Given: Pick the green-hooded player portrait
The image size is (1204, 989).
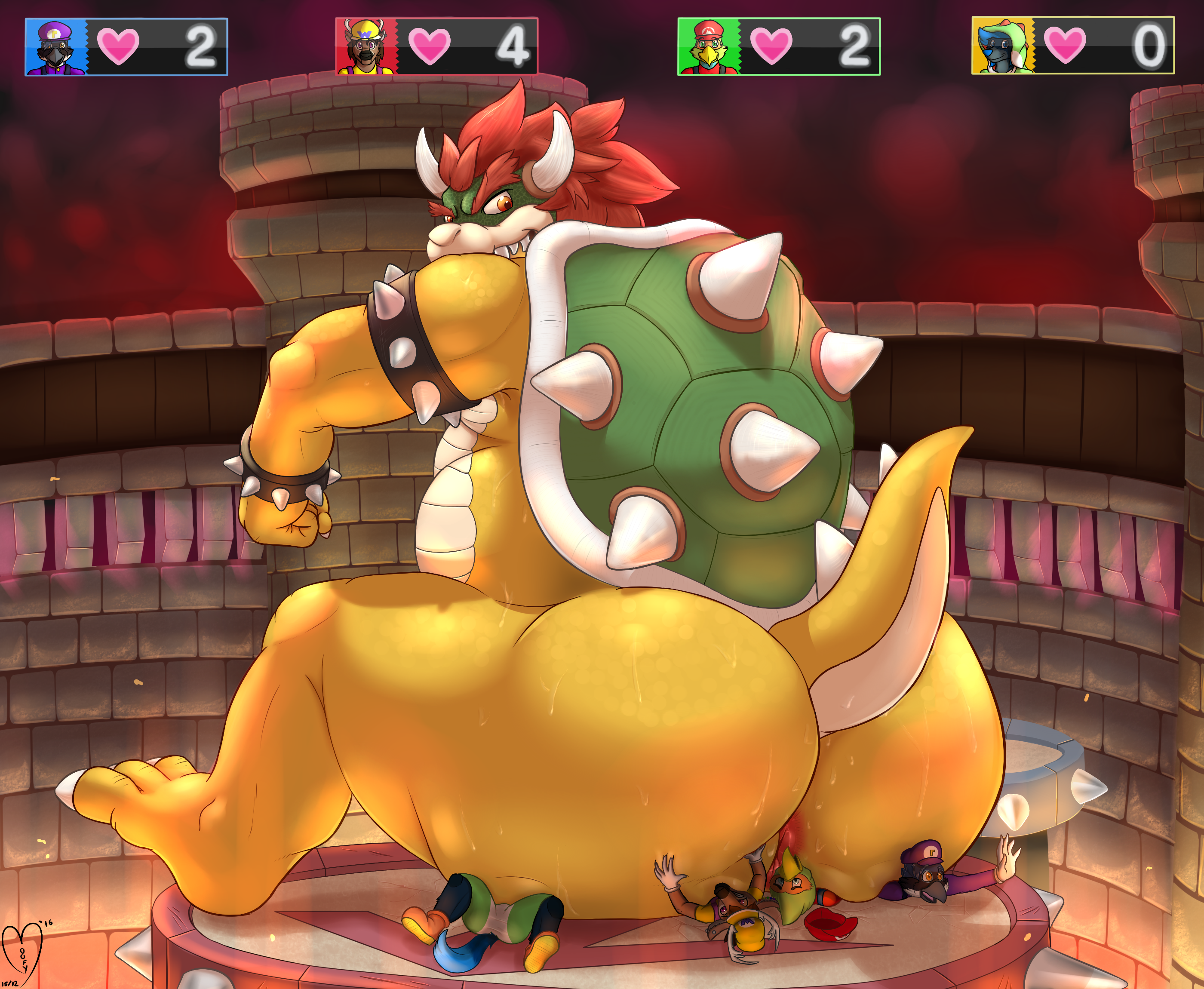Looking at the screenshot, I should (1002, 47).
